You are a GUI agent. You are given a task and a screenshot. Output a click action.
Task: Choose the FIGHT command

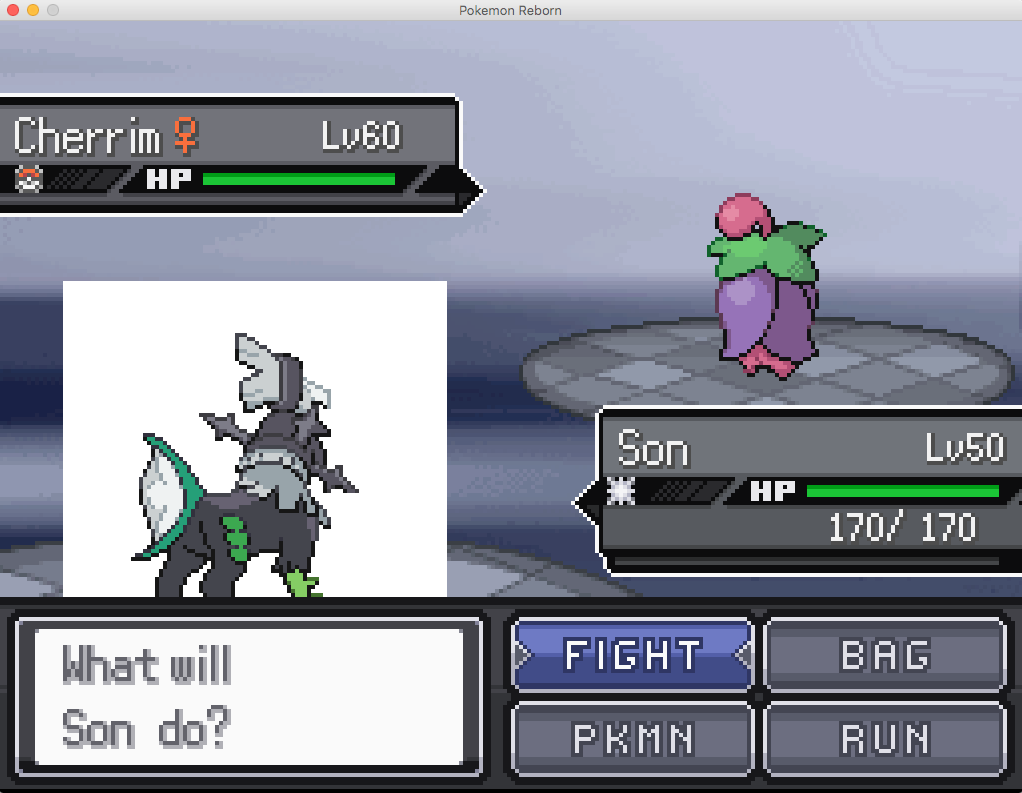click(632, 655)
